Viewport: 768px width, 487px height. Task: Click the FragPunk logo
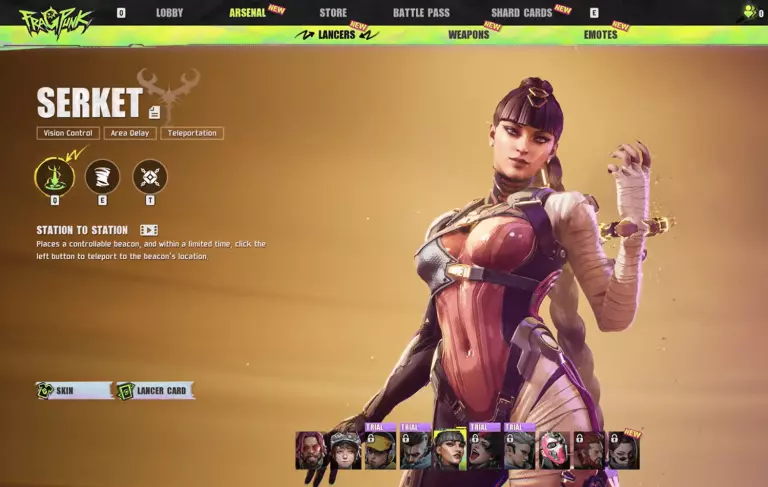55,20
